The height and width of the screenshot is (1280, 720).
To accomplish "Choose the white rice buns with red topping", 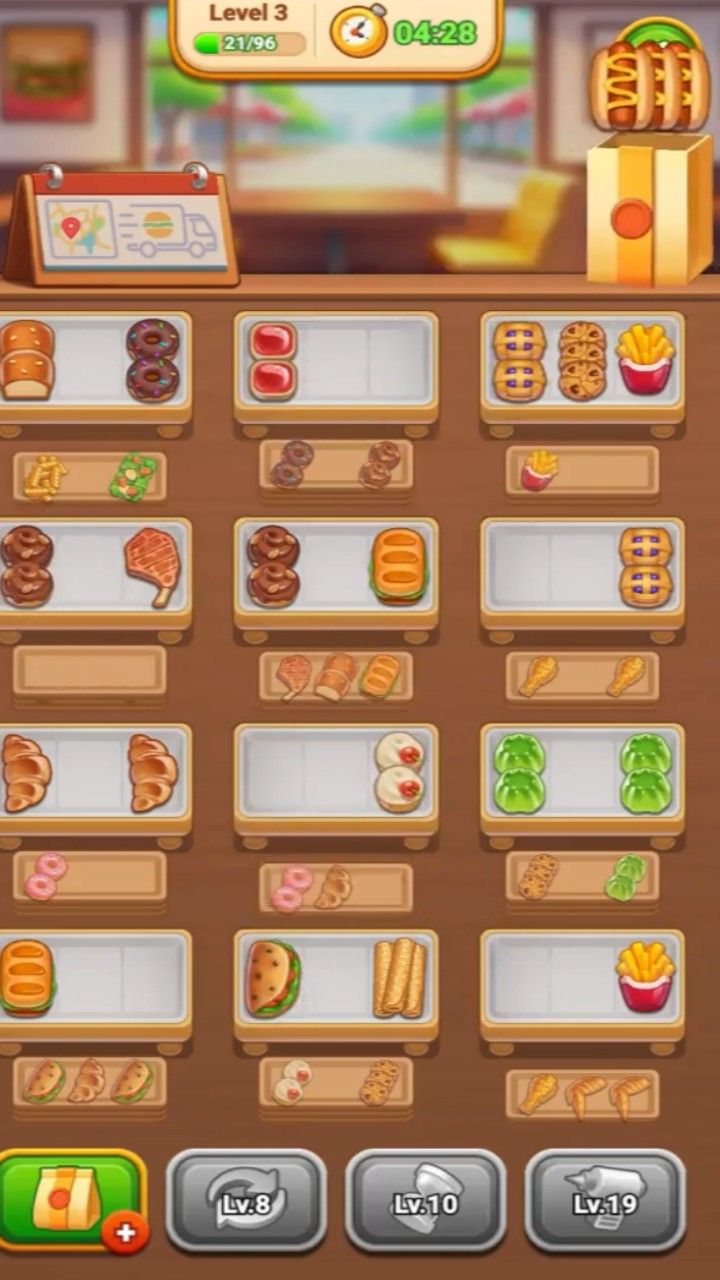I will pos(399,772).
